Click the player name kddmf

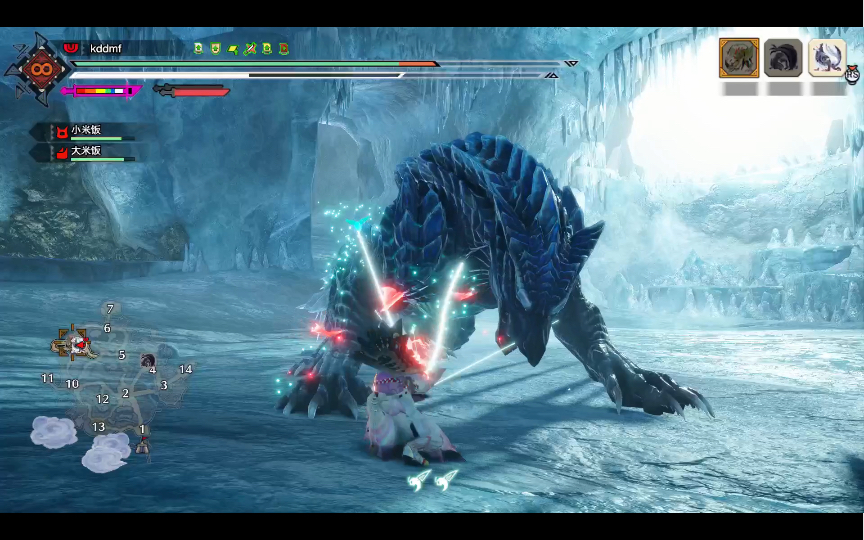click(105, 48)
